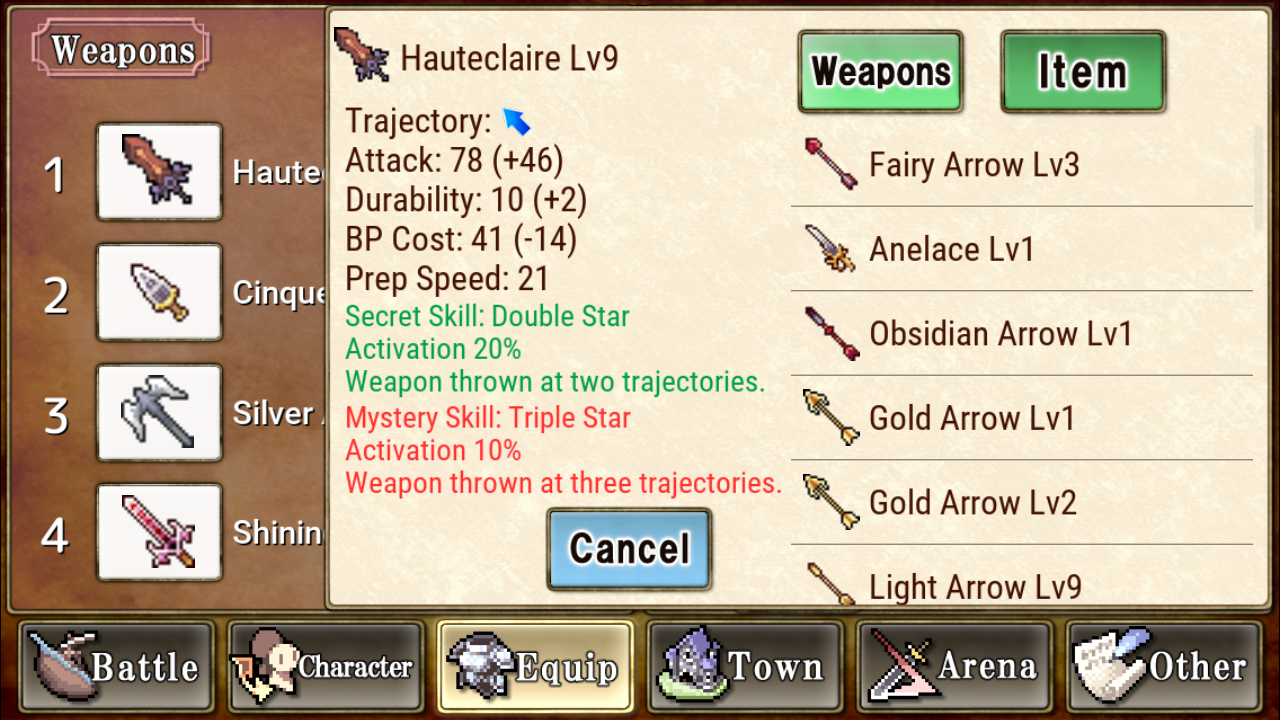The image size is (1280, 720).
Task: Select the pink sword in slot 4
Action: click(x=159, y=532)
